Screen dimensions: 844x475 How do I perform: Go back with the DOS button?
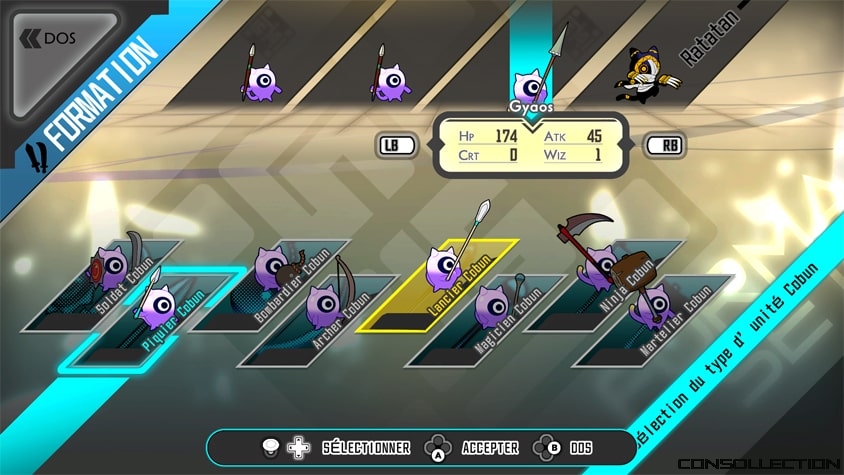pyautogui.click(x=53, y=39)
